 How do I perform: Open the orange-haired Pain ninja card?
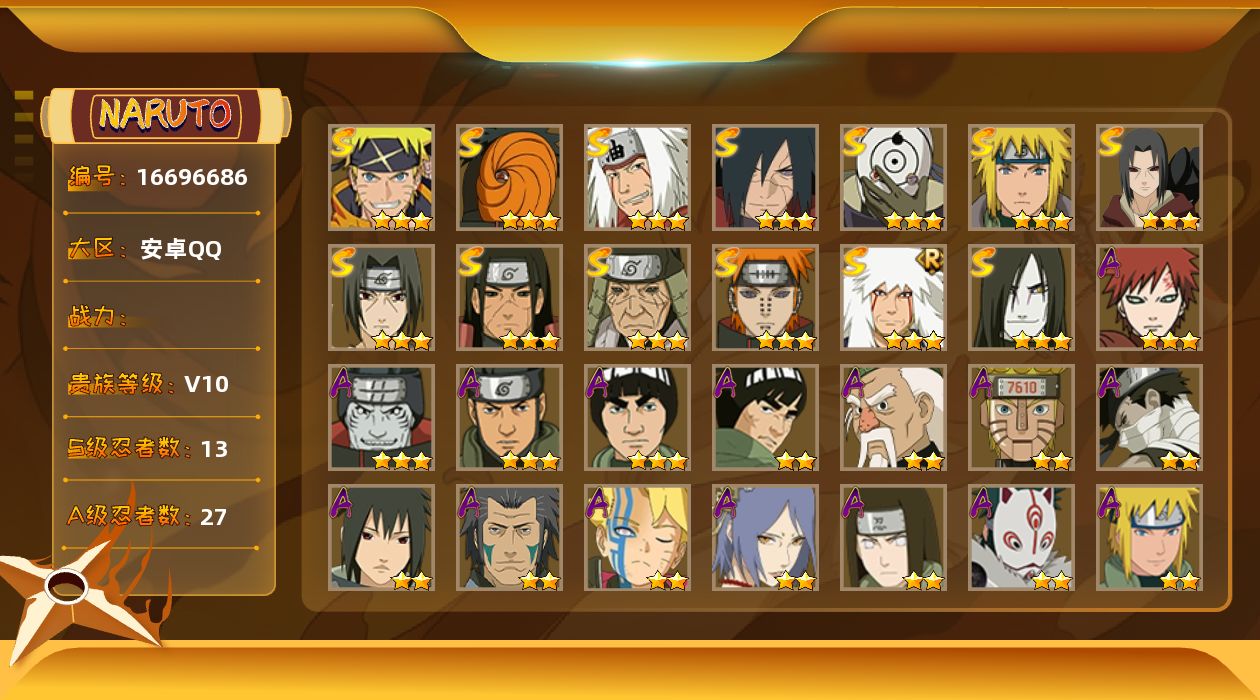pyautogui.click(x=765, y=297)
